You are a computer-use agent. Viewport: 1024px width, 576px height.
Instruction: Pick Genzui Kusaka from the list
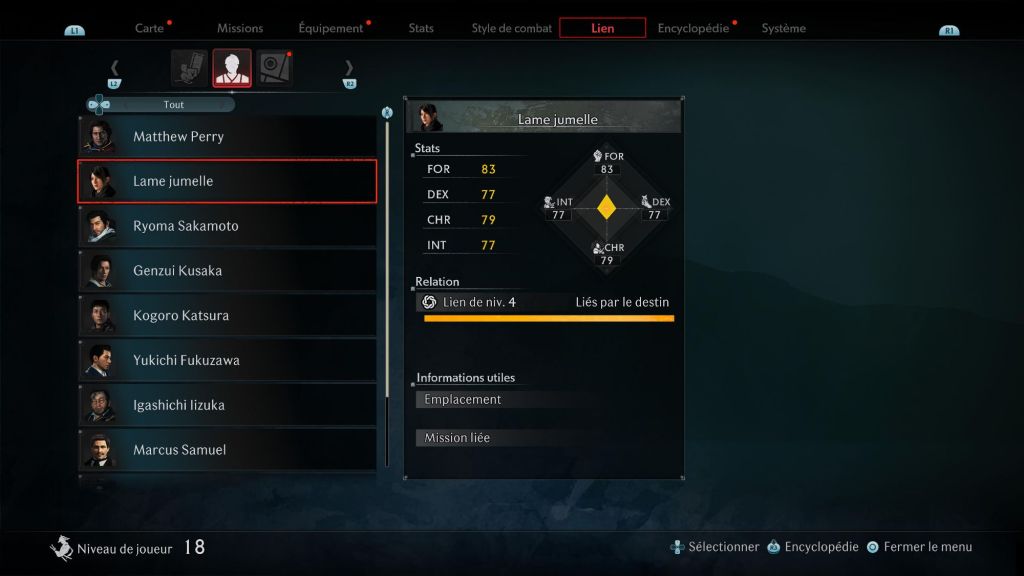click(x=227, y=271)
